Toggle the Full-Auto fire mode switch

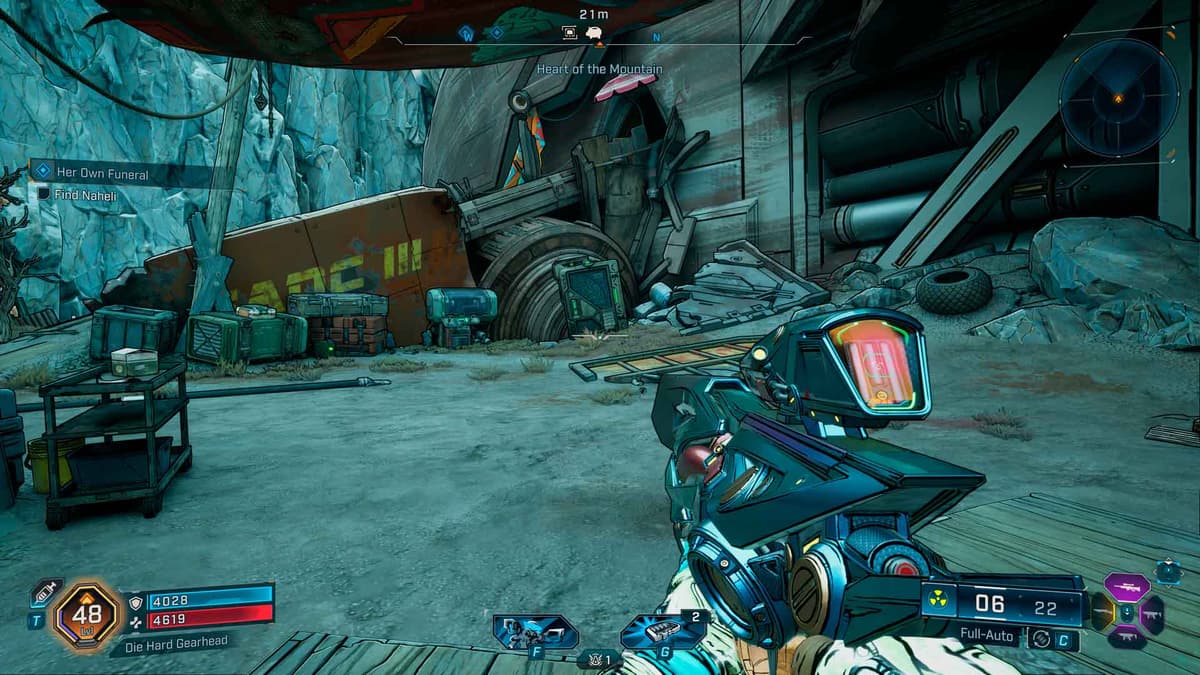1040,636
